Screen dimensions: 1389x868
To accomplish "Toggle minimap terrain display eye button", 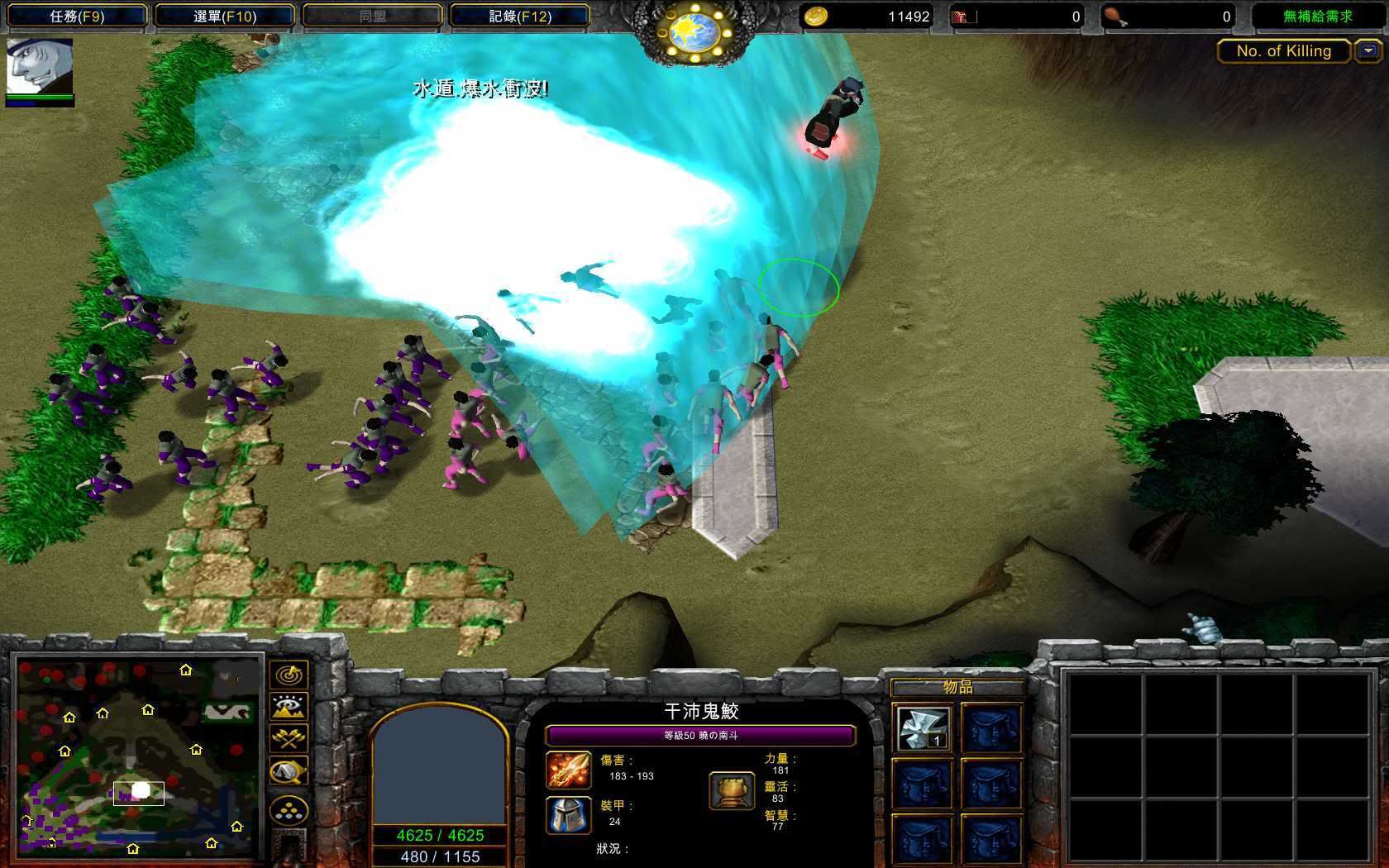I will point(289,707).
